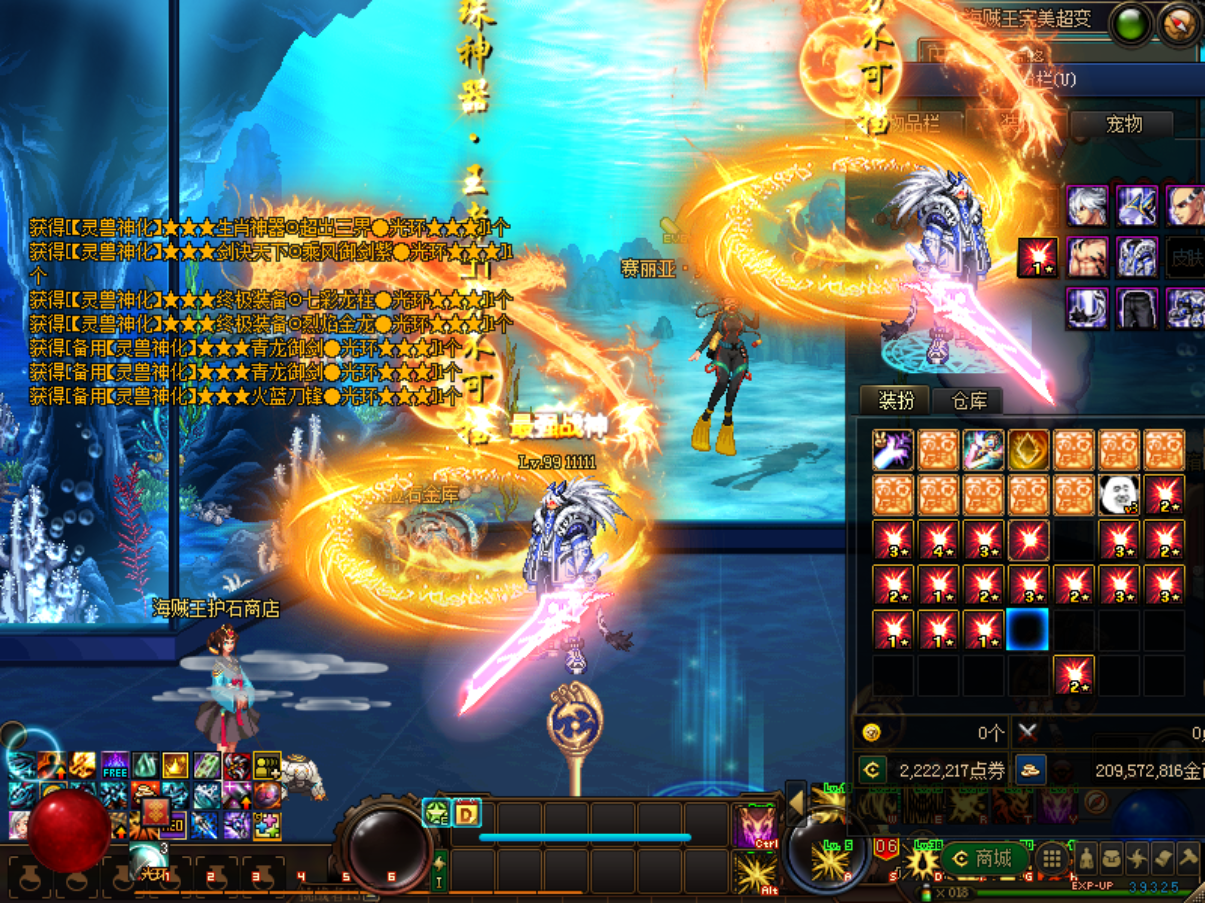Select the black pants avatar slot

(x=1136, y=308)
